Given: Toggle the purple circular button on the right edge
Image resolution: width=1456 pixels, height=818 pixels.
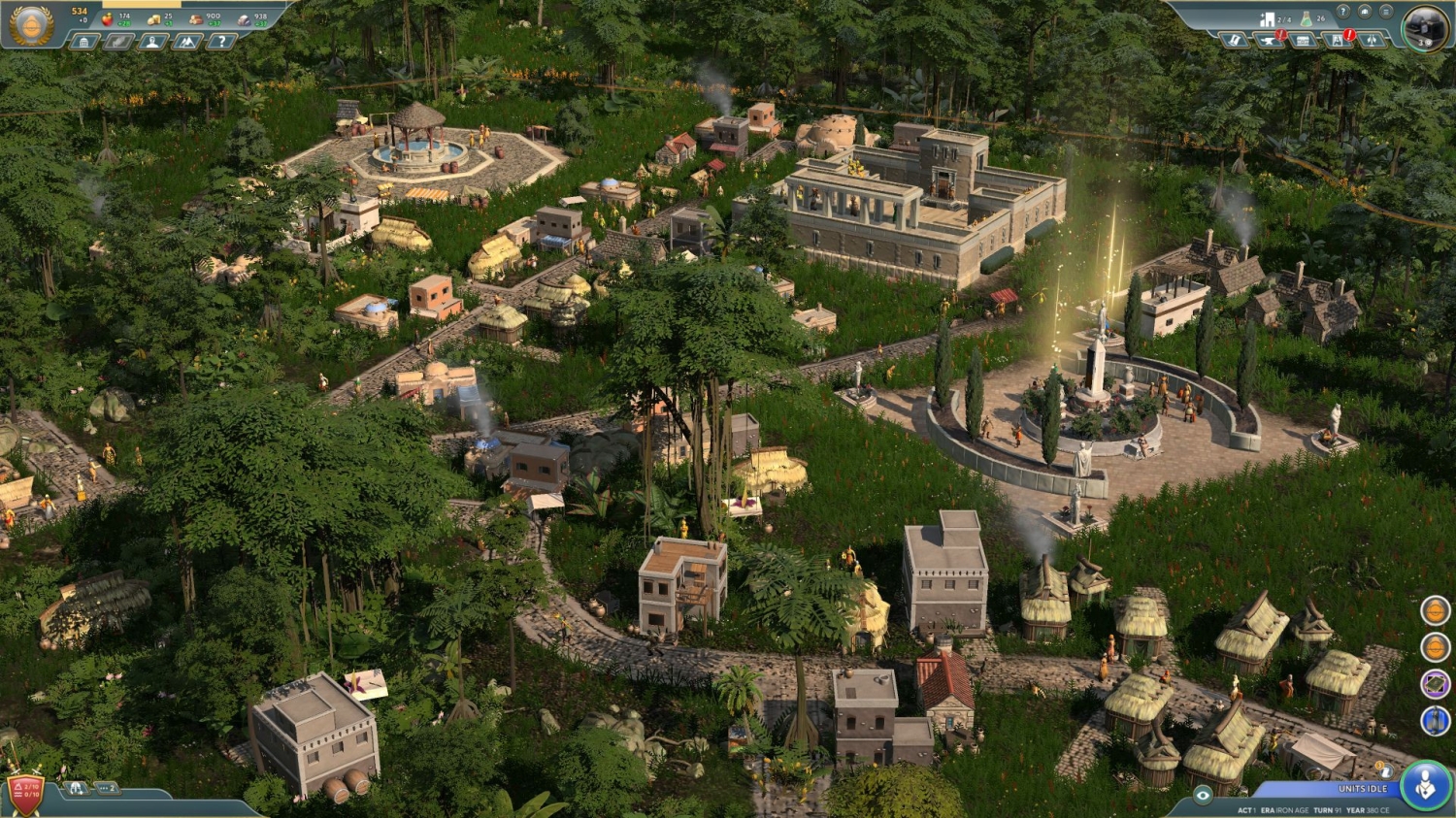Looking at the screenshot, I should (x=1434, y=682).
